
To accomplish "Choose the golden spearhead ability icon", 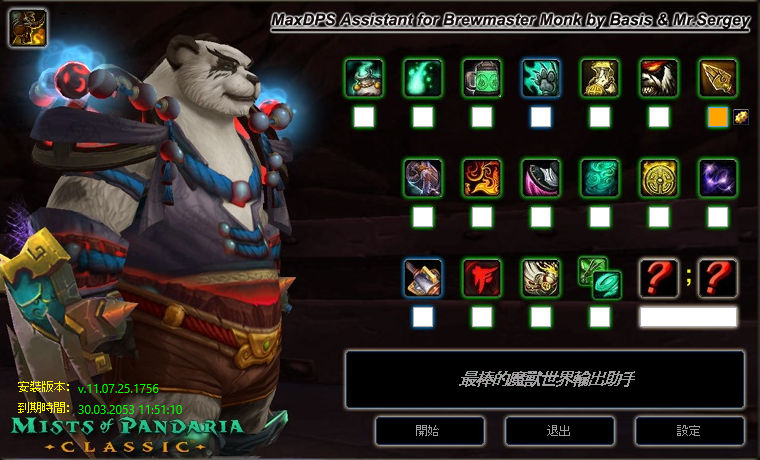I will pyautogui.click(x=717, y=77).
